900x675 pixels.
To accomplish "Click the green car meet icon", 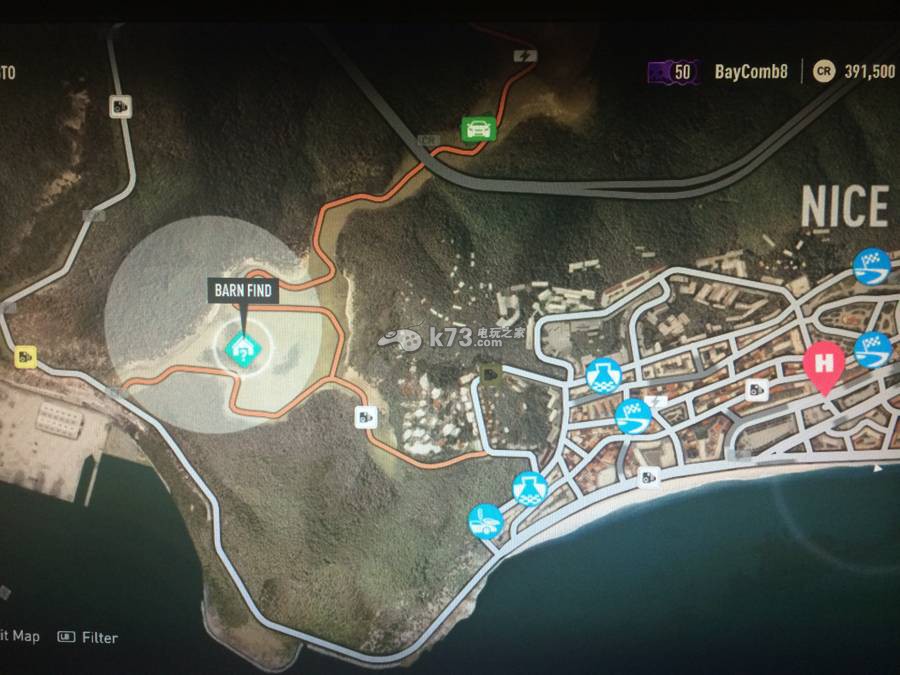I will click(478, 128).
